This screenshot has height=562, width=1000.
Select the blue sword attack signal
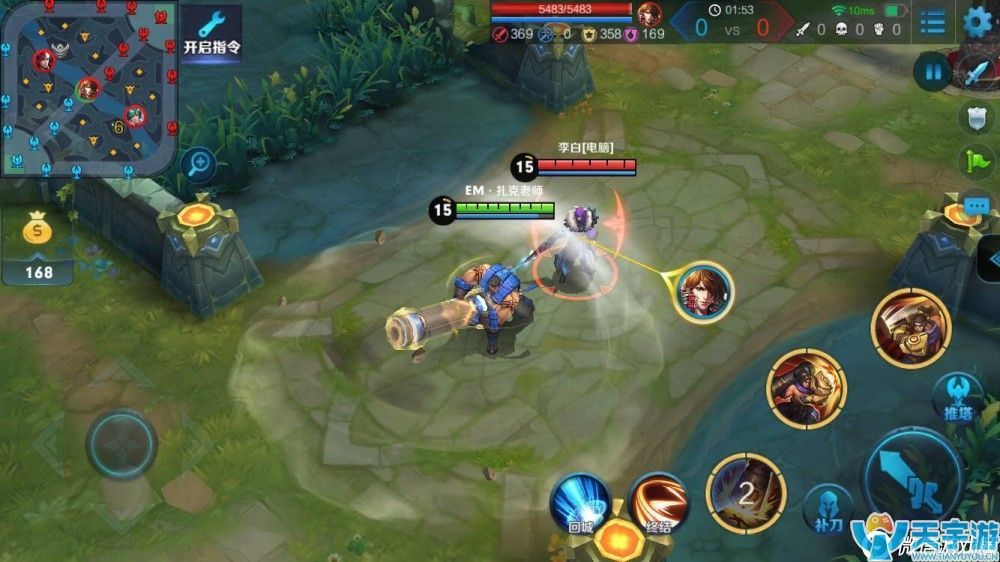[x=976, y=73]
